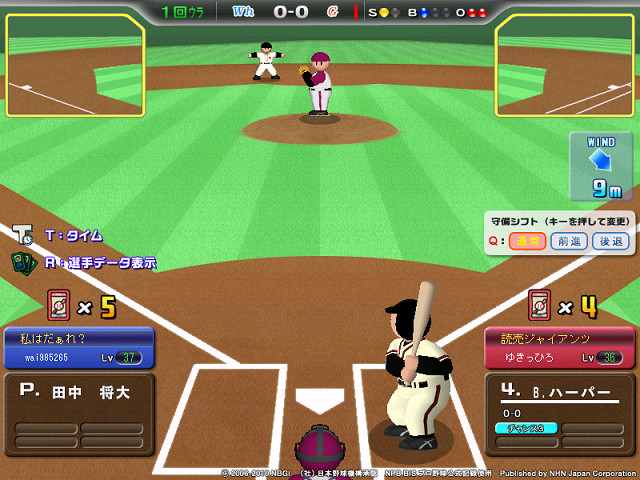The image size is (640, 480).
Task: Open batter B.ハーパー info panel
Action: (560, 414)
